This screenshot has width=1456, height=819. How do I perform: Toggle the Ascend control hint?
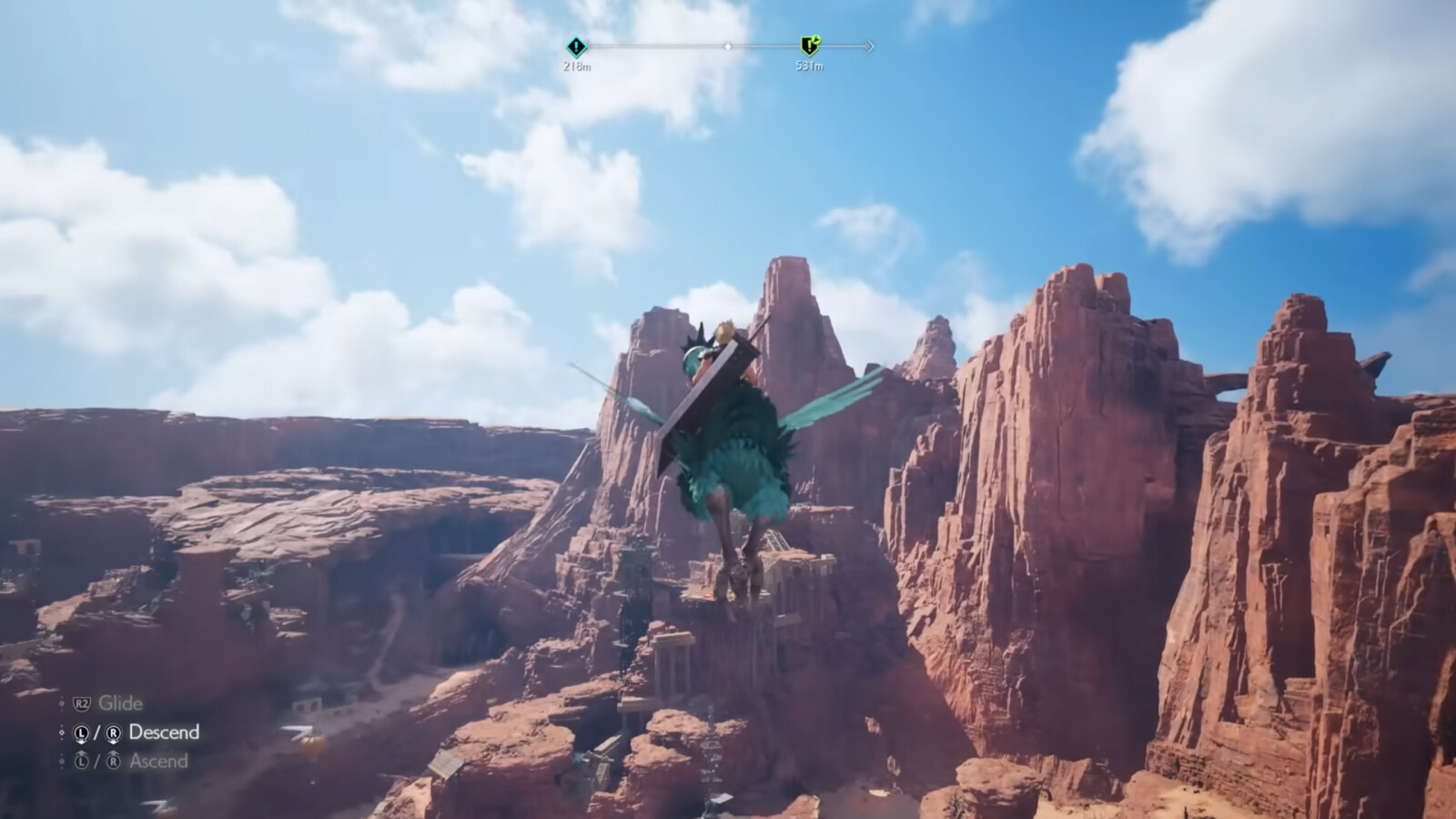click(x=160, y=760)
